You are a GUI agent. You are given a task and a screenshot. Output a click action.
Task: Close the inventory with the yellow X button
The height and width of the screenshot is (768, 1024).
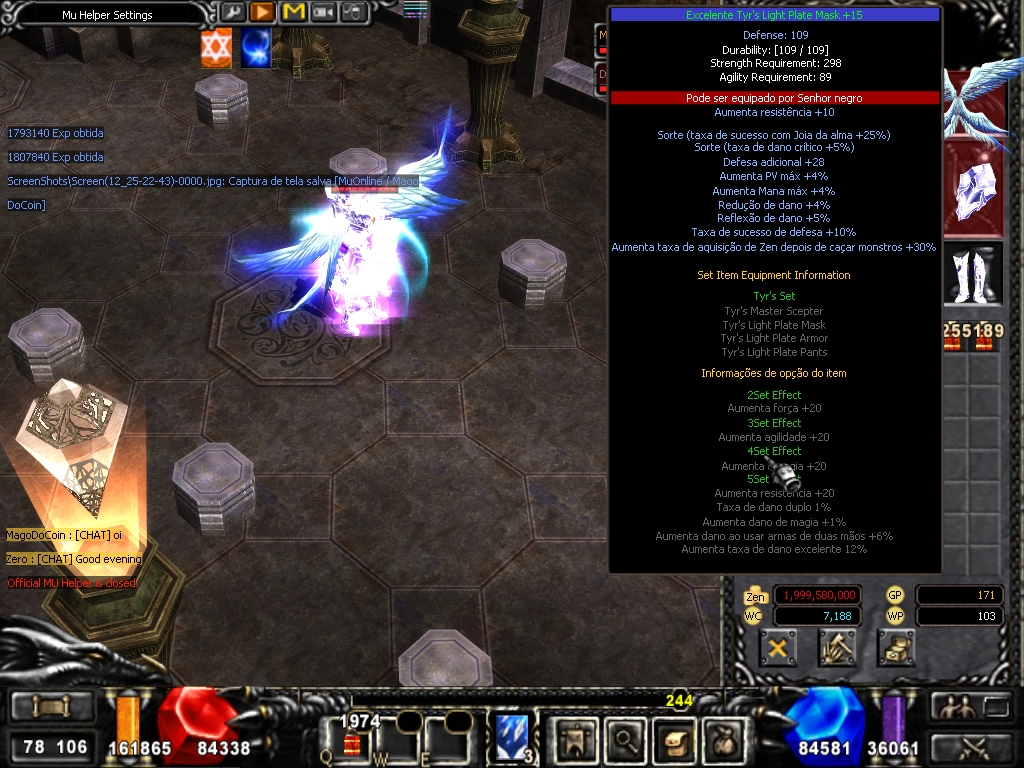tap(778, 648)
